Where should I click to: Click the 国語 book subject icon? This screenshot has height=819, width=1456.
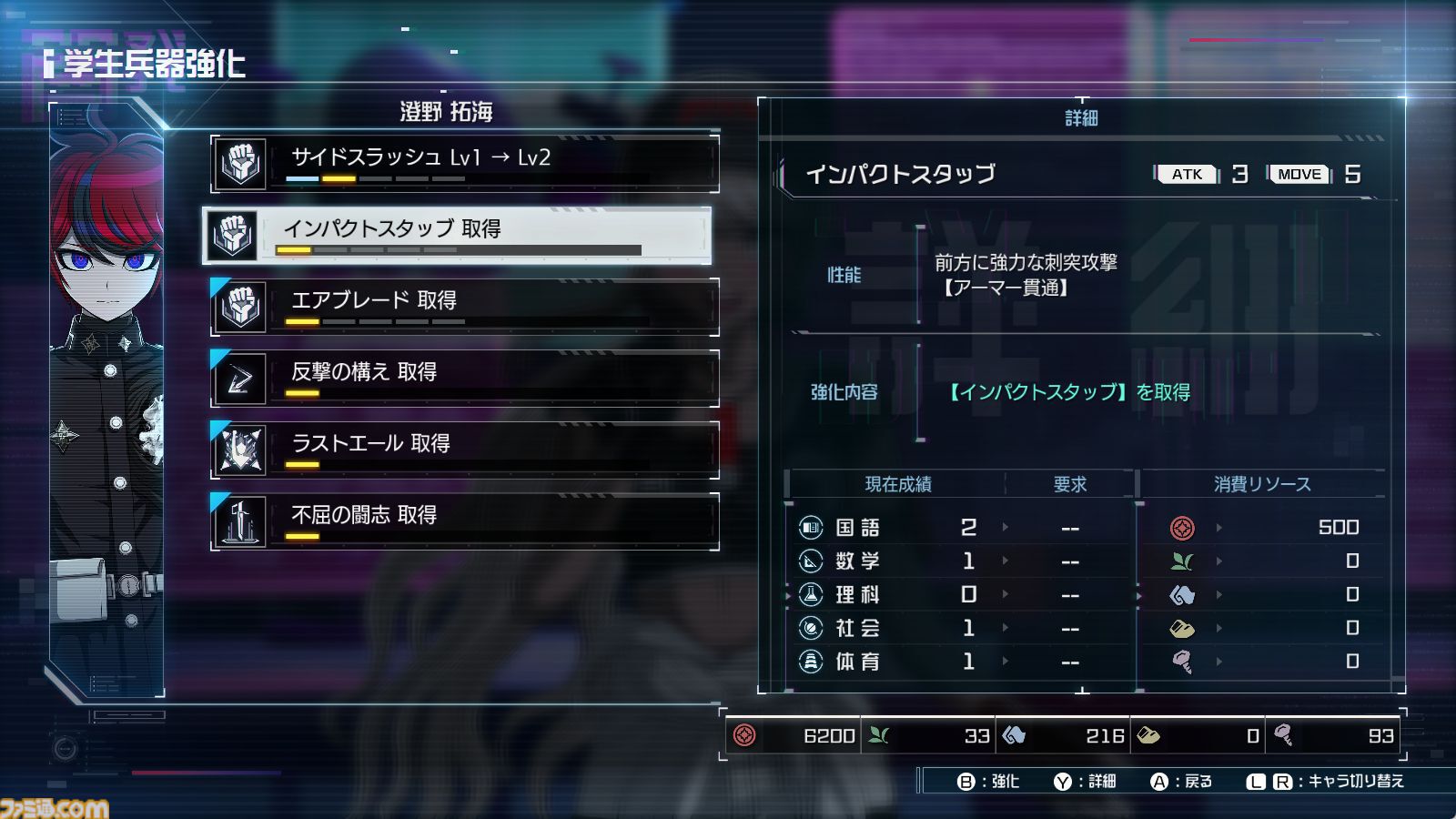click(x=812, y=528)
